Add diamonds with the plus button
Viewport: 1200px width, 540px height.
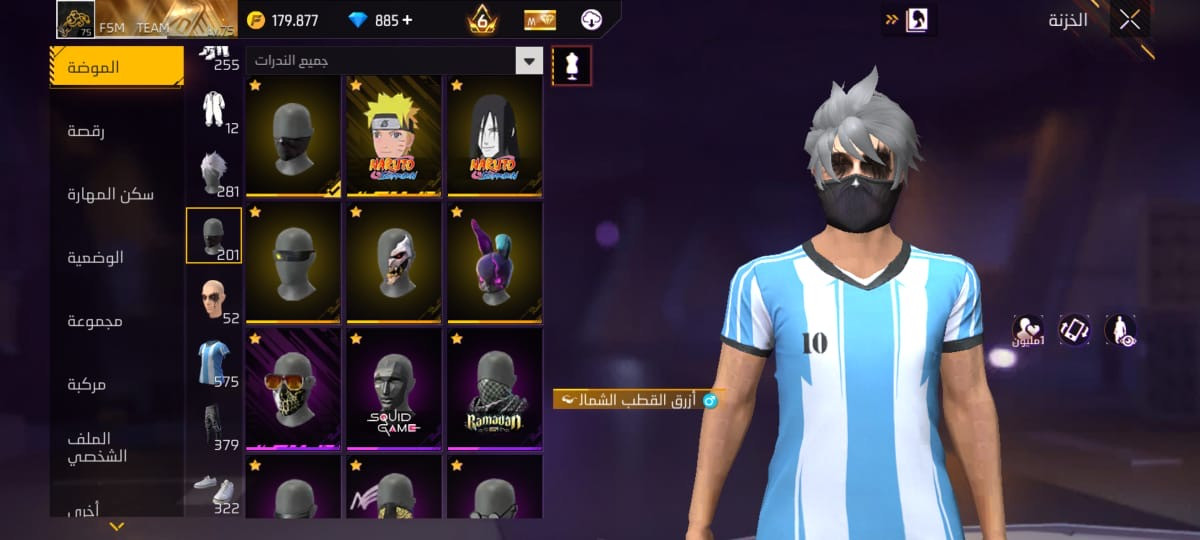407,20
